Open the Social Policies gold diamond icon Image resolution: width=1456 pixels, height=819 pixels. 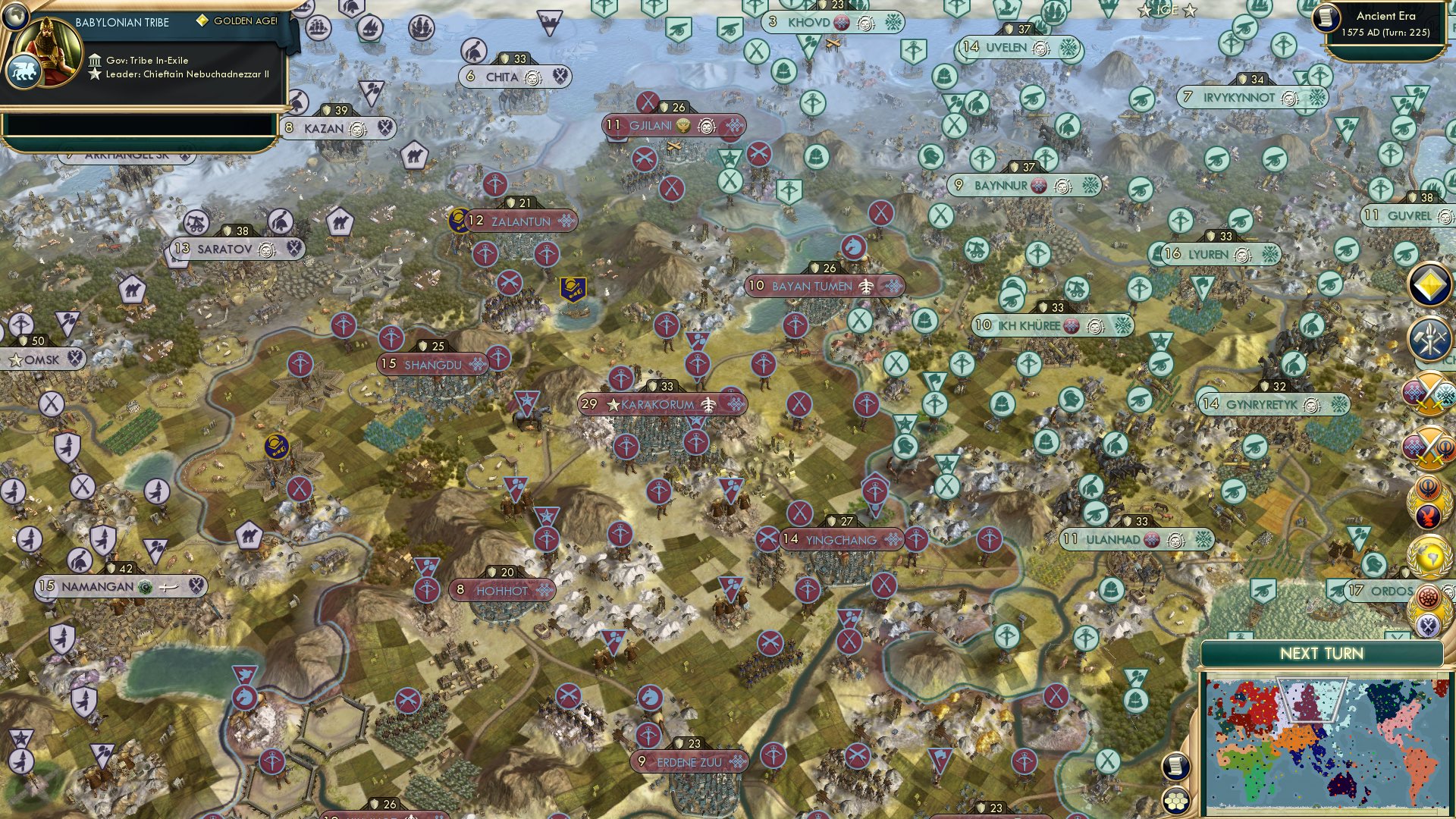tap(1429, 285)
